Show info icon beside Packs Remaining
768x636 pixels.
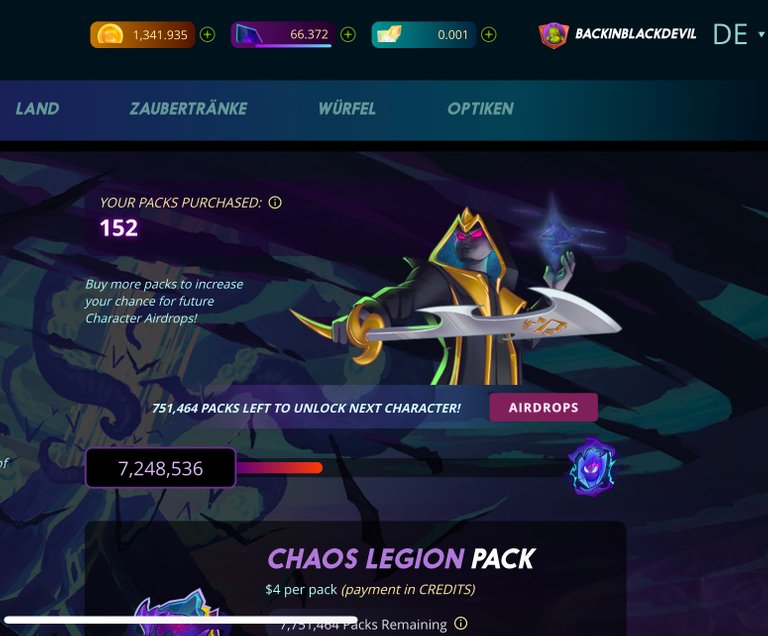(x=461, y=624)
